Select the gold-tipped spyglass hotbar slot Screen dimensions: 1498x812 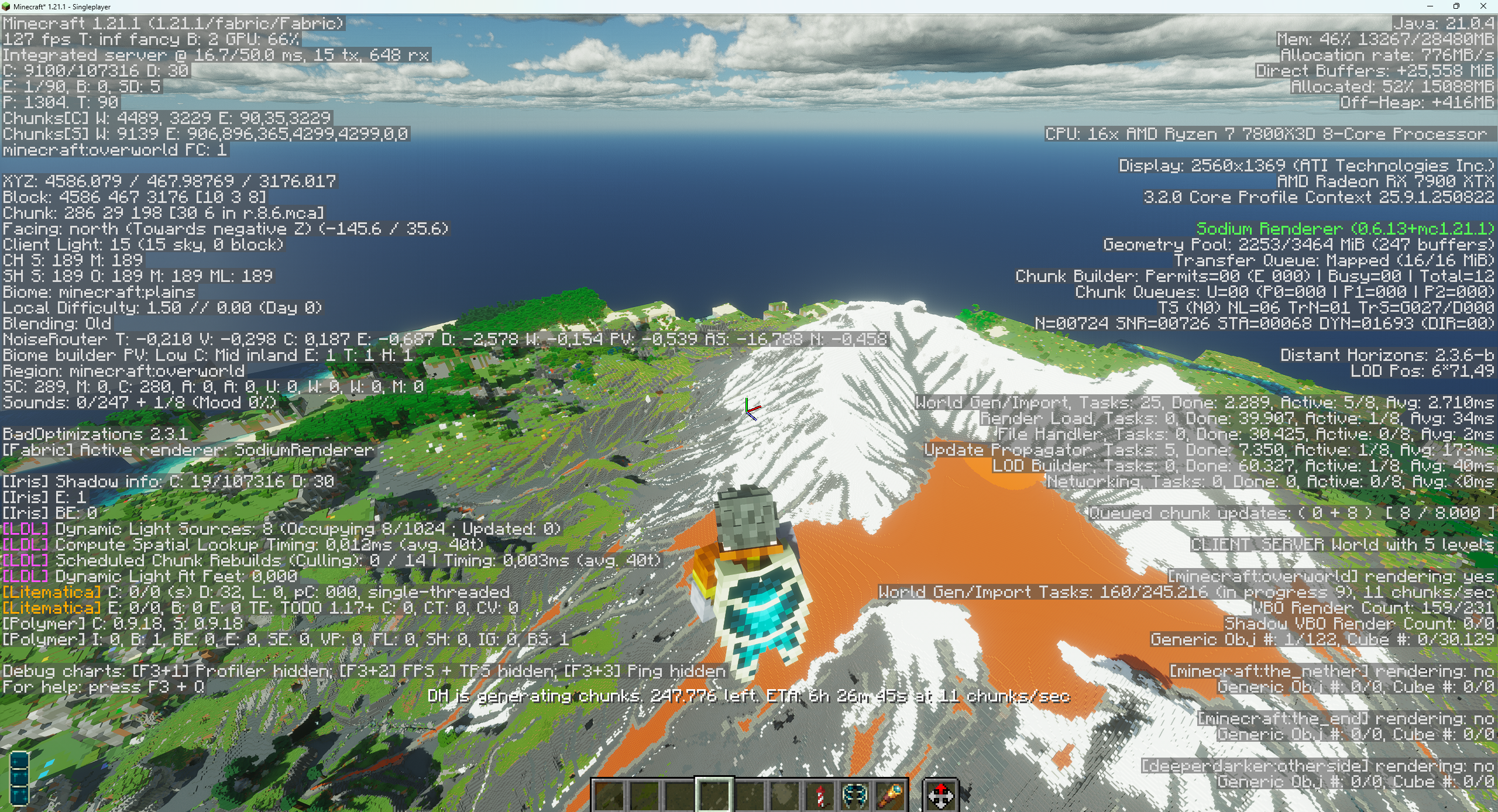click(890, 796)
